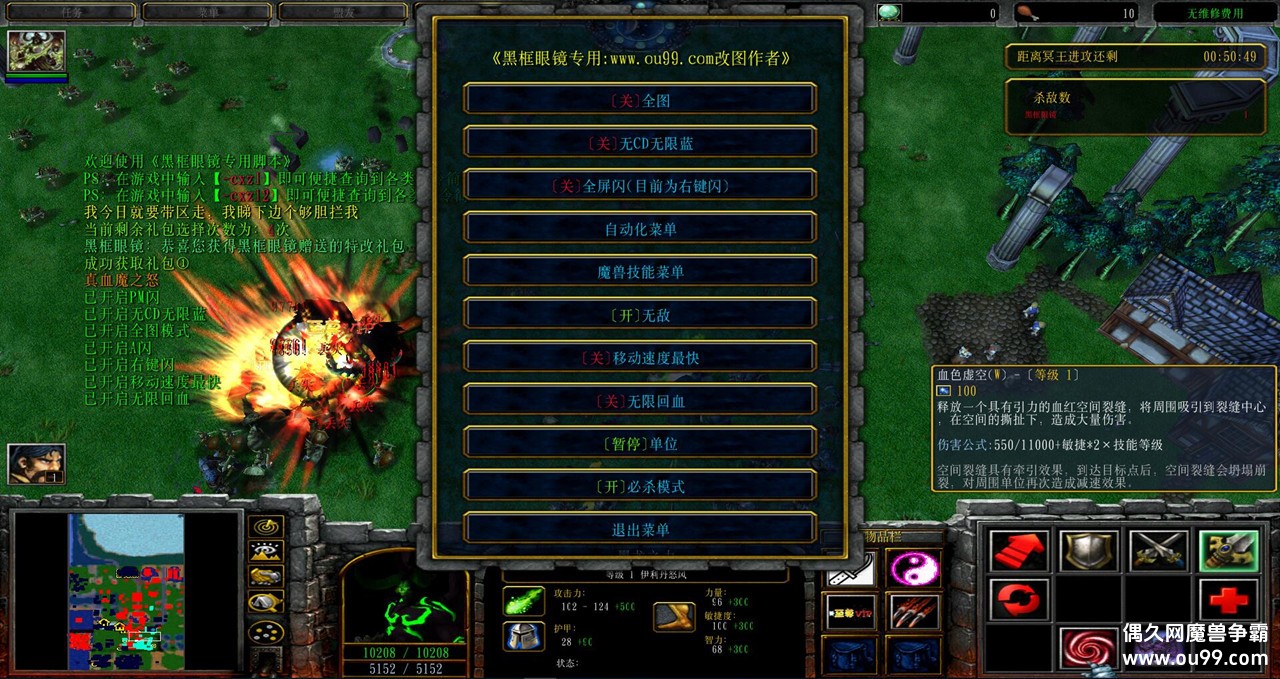
Task: Toggle the 无敌 invincibility option
Action: pyautogui.click(x=640, y=315)
